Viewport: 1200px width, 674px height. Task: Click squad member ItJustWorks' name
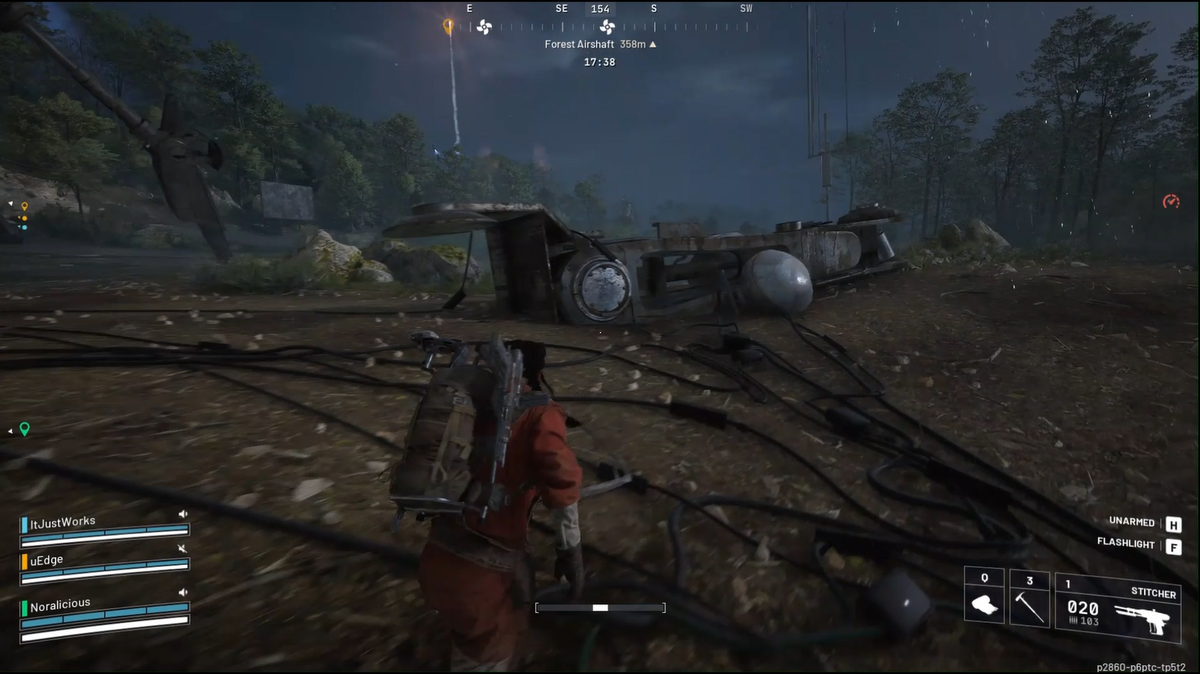61,521
